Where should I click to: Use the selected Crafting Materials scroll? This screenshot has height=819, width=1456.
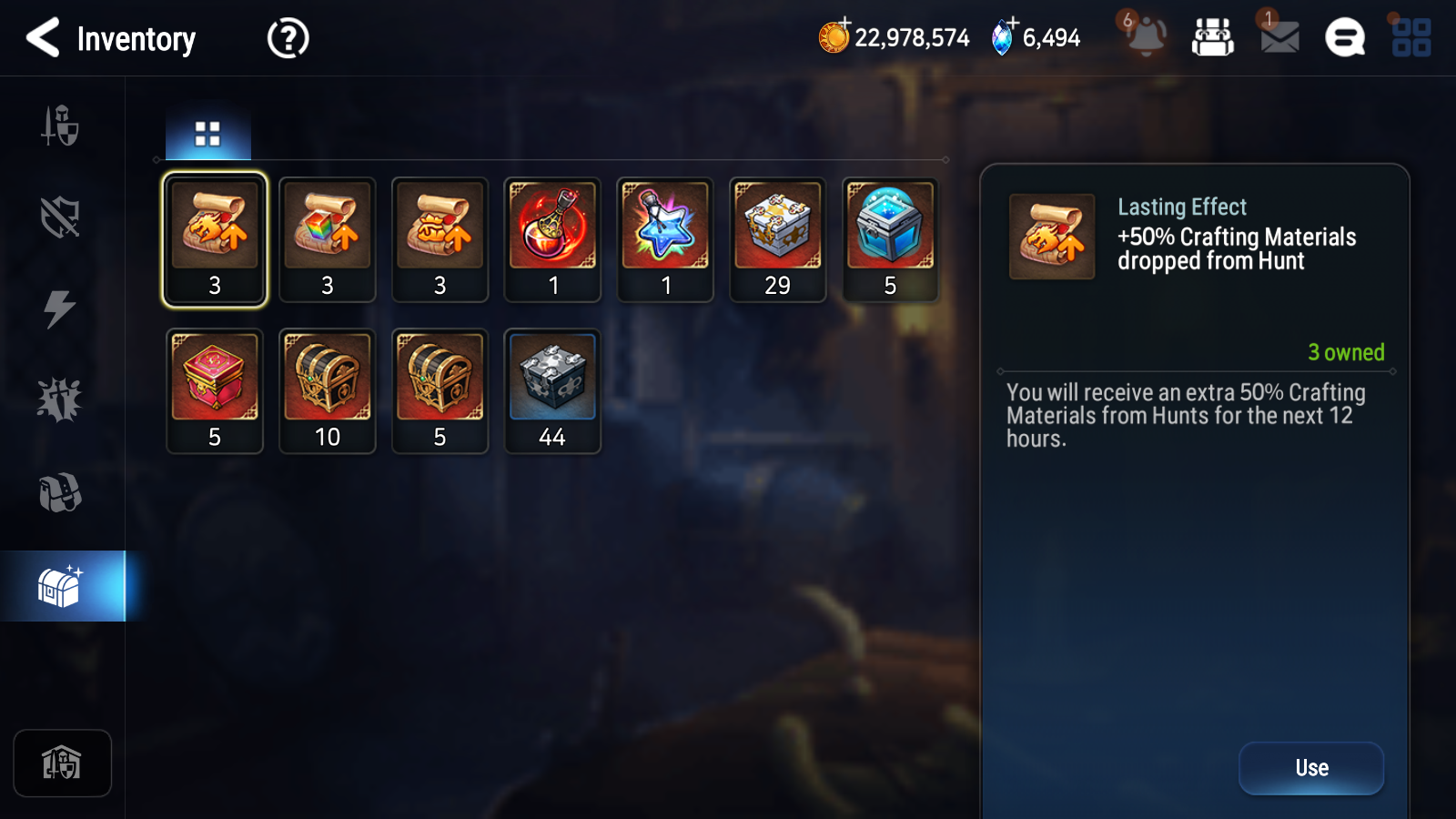[1310, 767]
